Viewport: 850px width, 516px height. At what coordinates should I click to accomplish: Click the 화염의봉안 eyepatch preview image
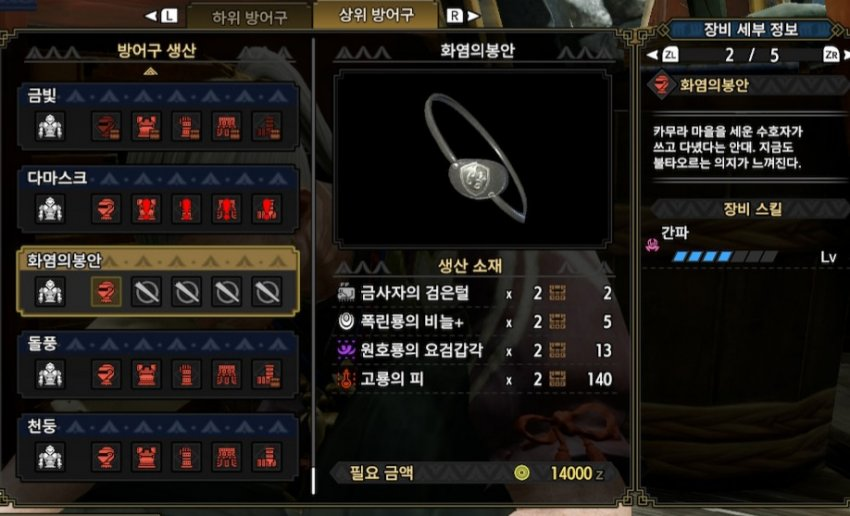473,157
